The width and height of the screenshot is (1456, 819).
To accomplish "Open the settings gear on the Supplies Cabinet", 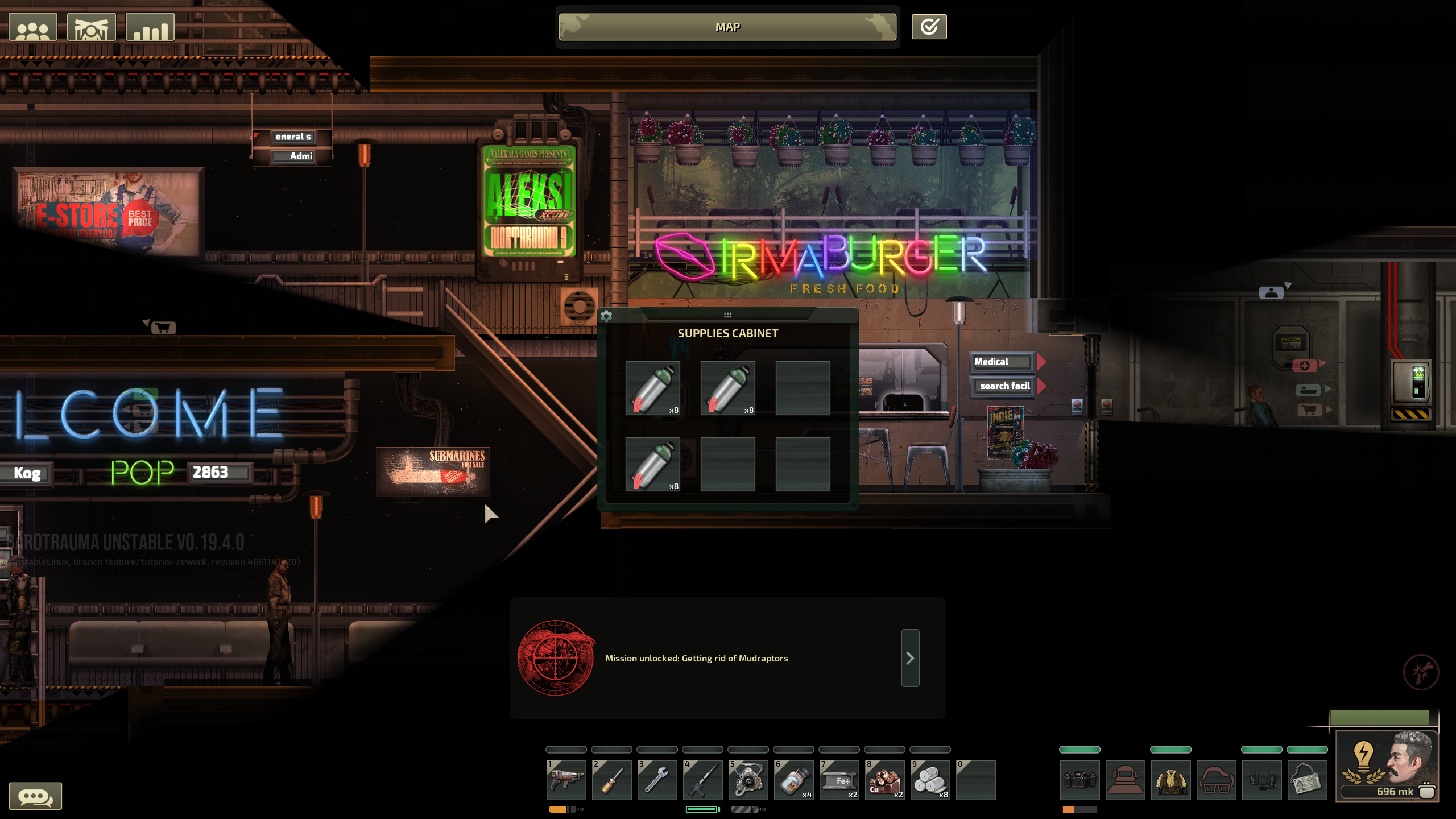I will (x=606, y=316).
